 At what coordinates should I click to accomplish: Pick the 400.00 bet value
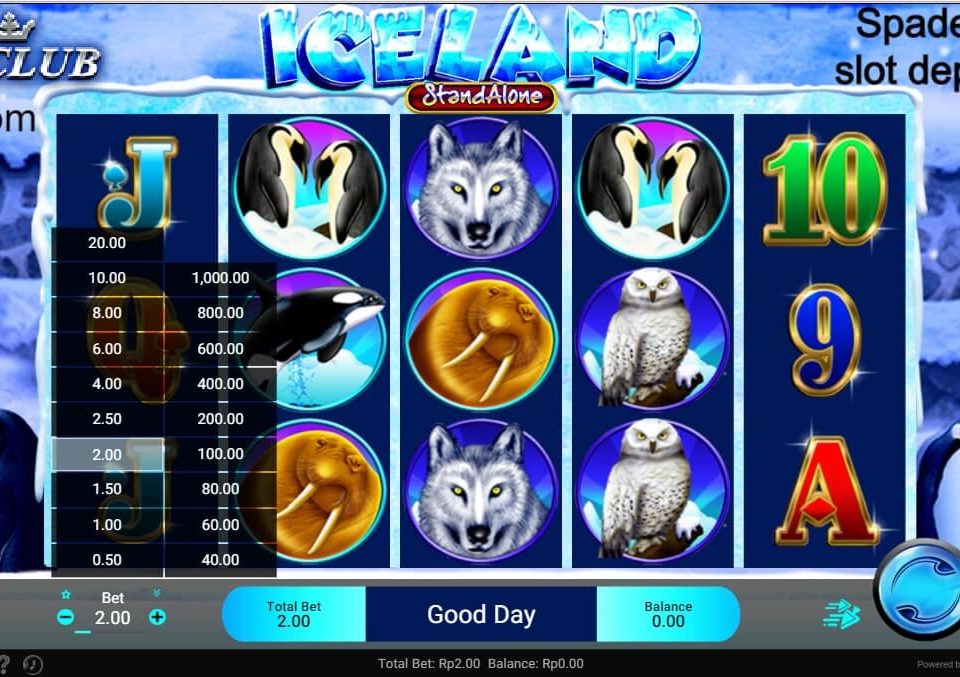pyautogui.click(x=220, y=384)
